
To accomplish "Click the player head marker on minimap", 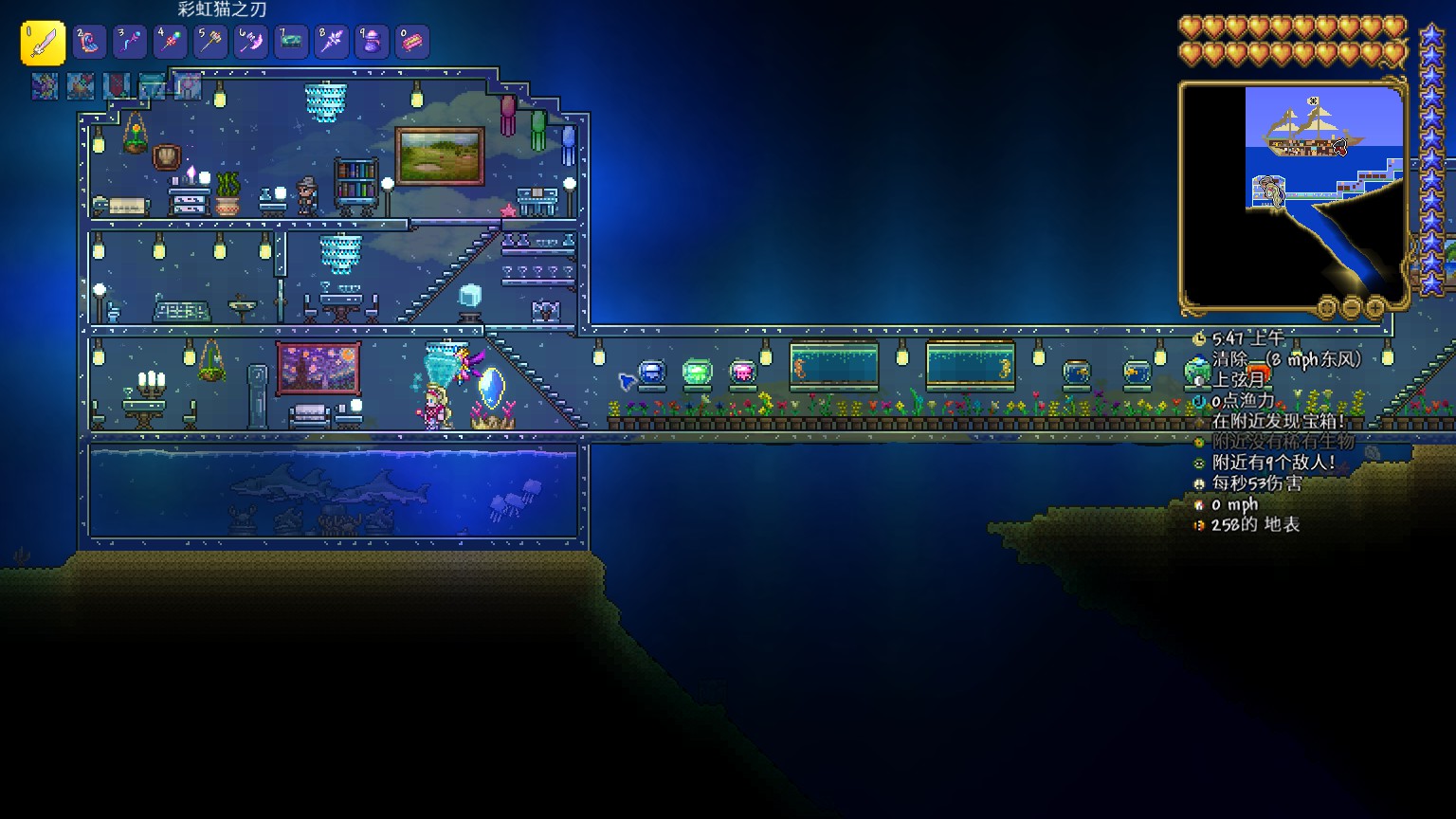I will (x=1272, y=191).
